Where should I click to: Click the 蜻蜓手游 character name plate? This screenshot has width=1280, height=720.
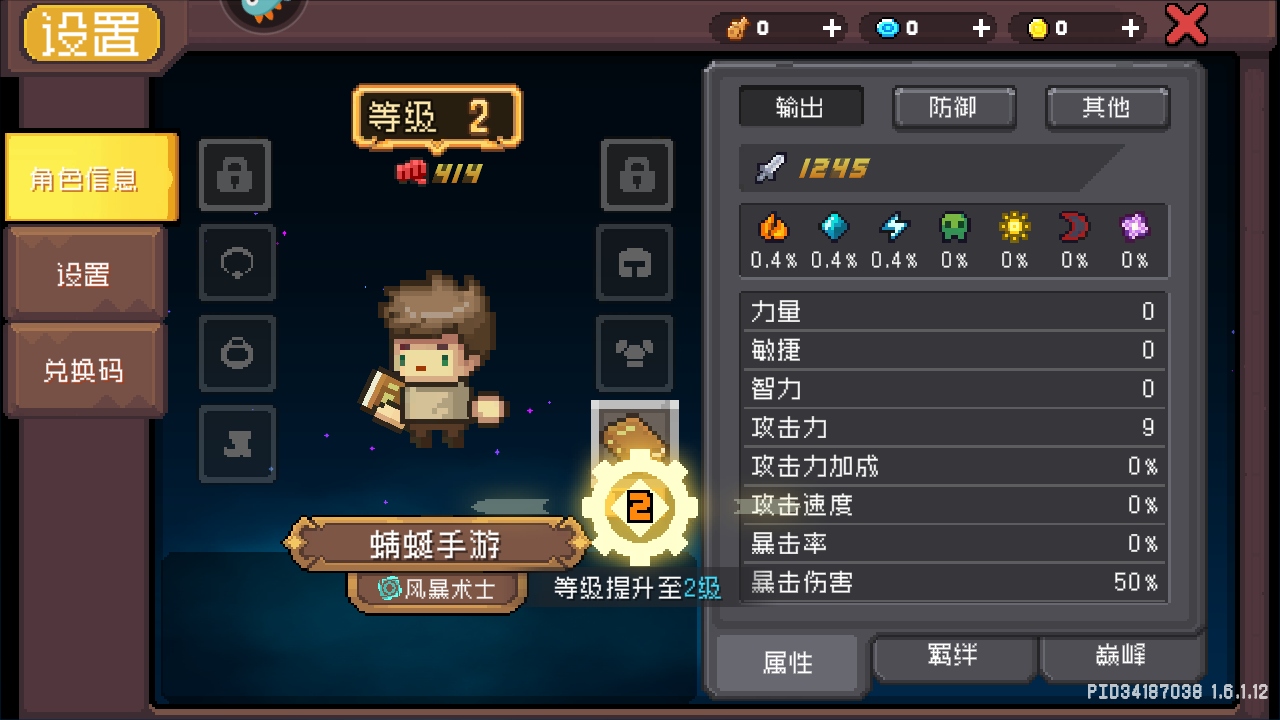pyautogui.click(x=436, y=544)
